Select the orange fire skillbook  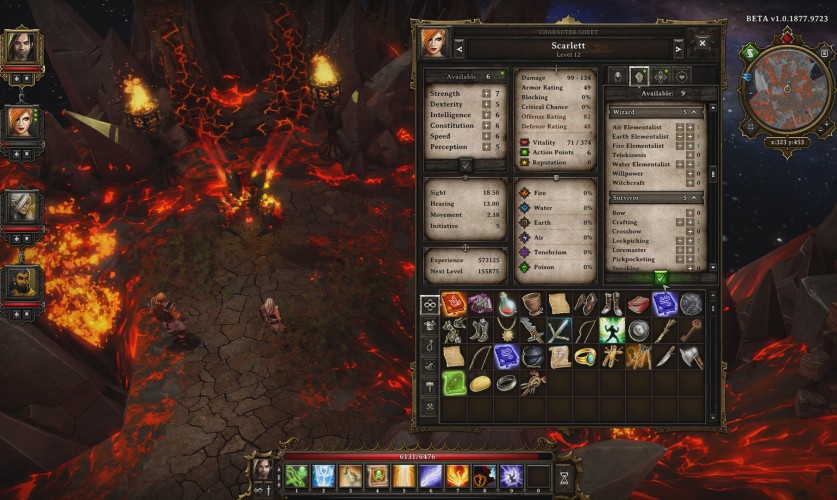[455, 304]
